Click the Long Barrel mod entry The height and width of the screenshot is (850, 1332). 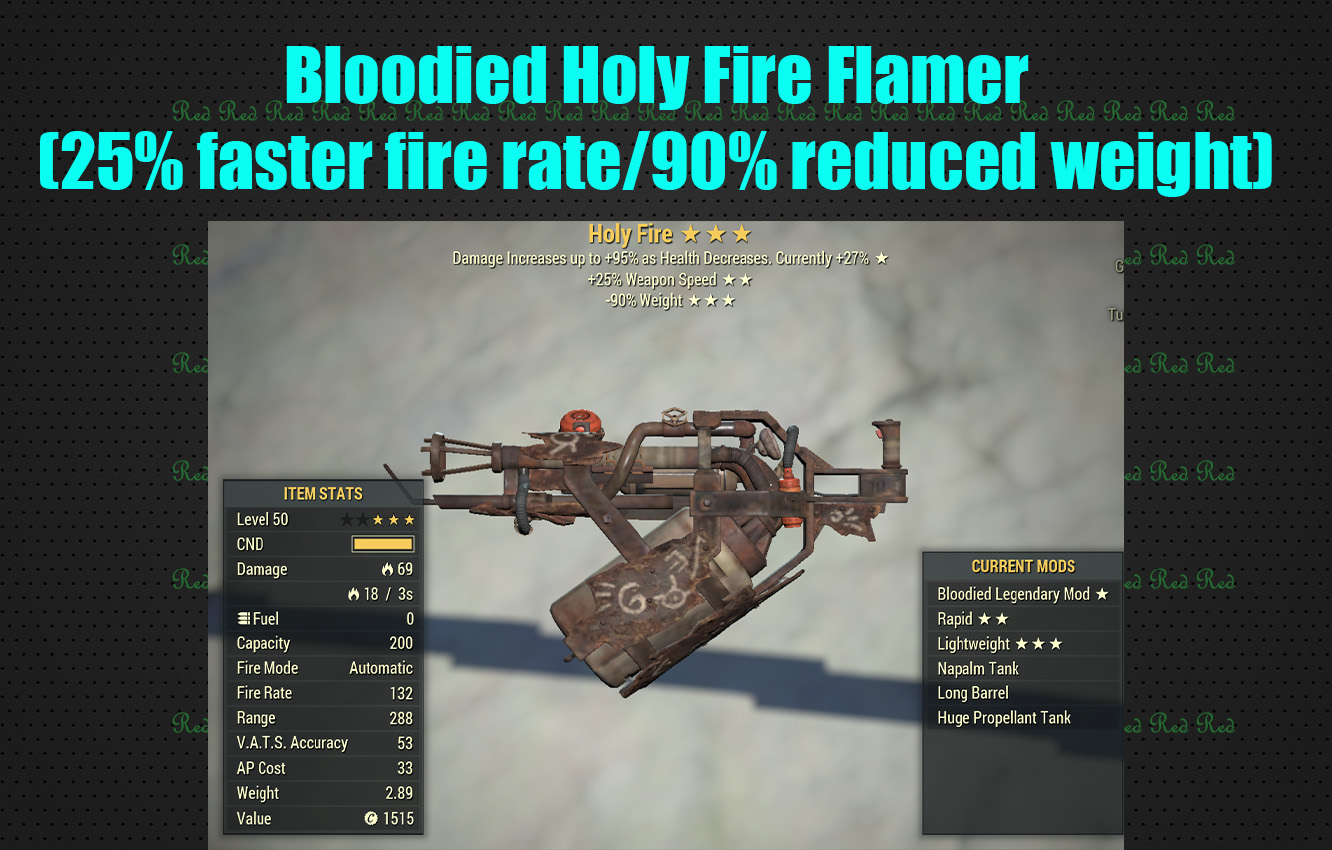[x=973, y=693]
